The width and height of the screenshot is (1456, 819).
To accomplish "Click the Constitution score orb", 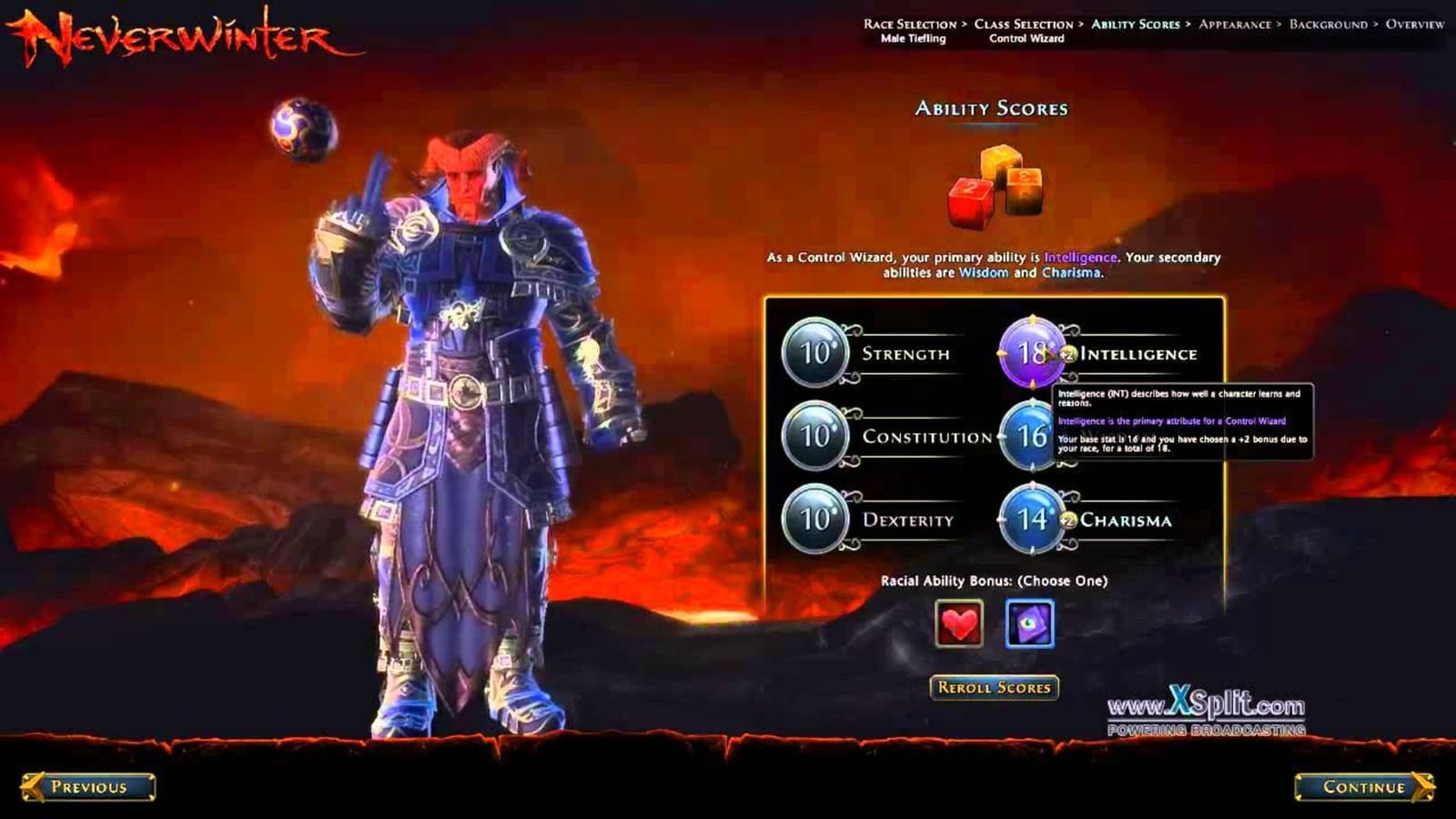I will [813, 437].
